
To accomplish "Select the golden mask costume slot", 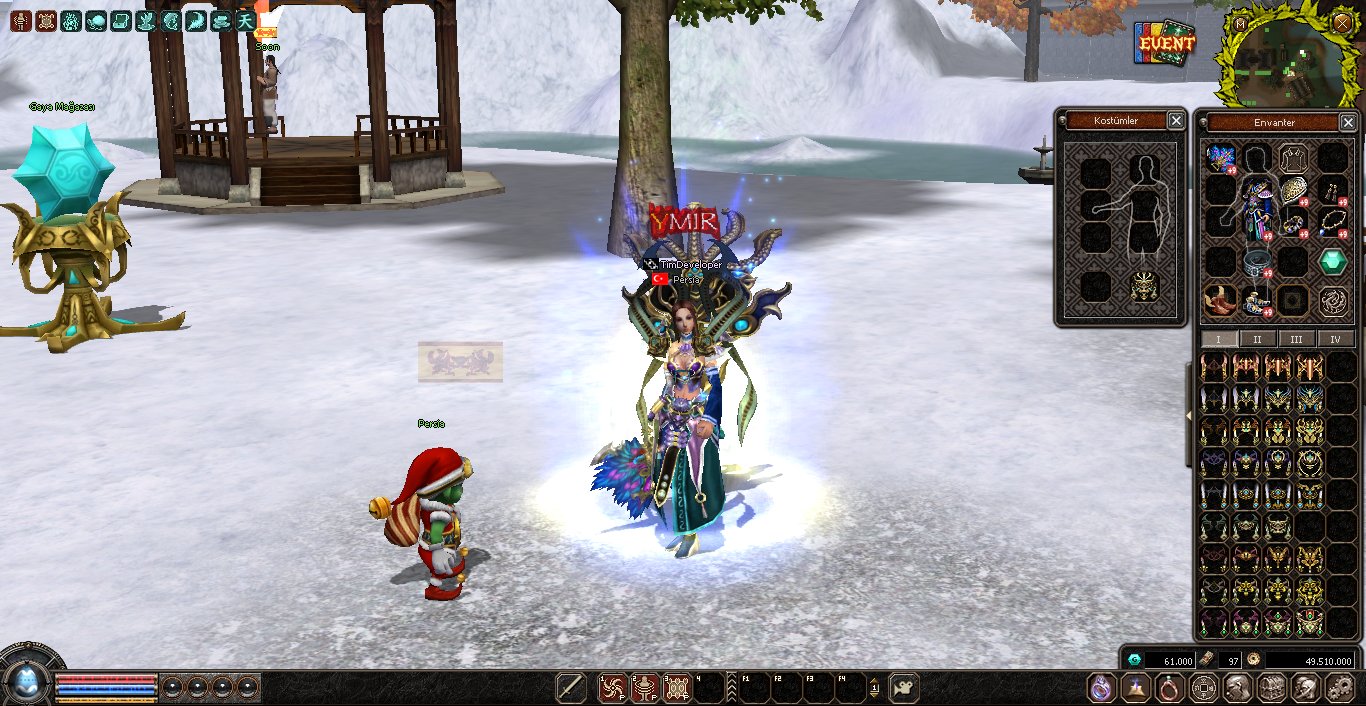I will 1144,287.
